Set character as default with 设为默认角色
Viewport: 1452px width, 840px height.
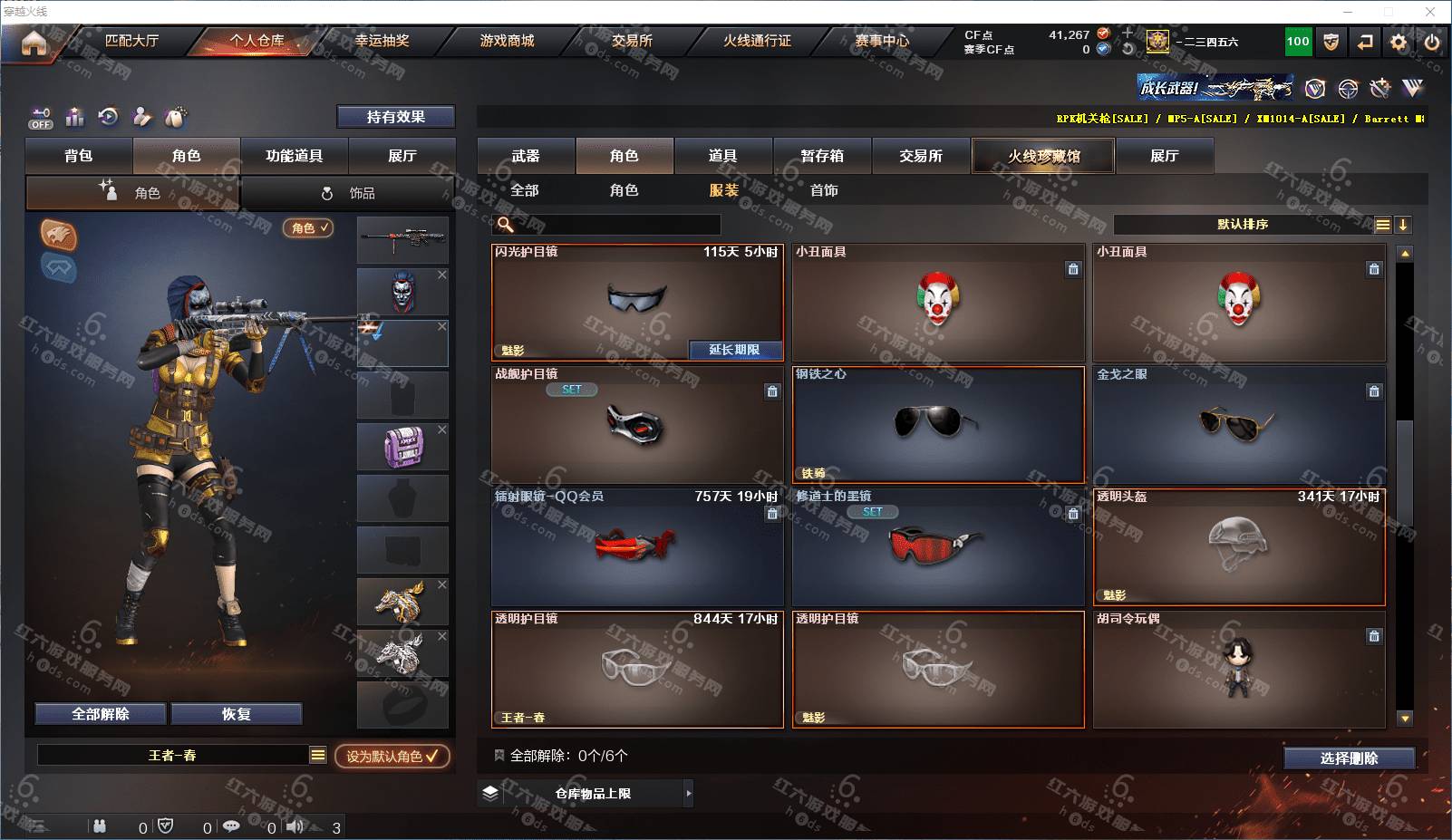click(x=392, y=756)
